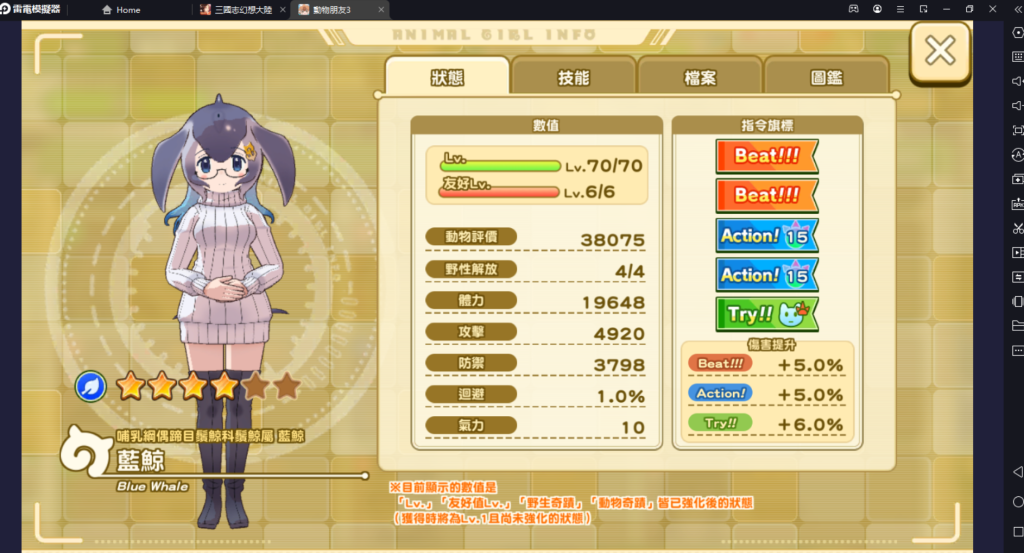1024x553 pixels.
Task: Close the Animal Girl Info panel
Action: tap(940, 51)
